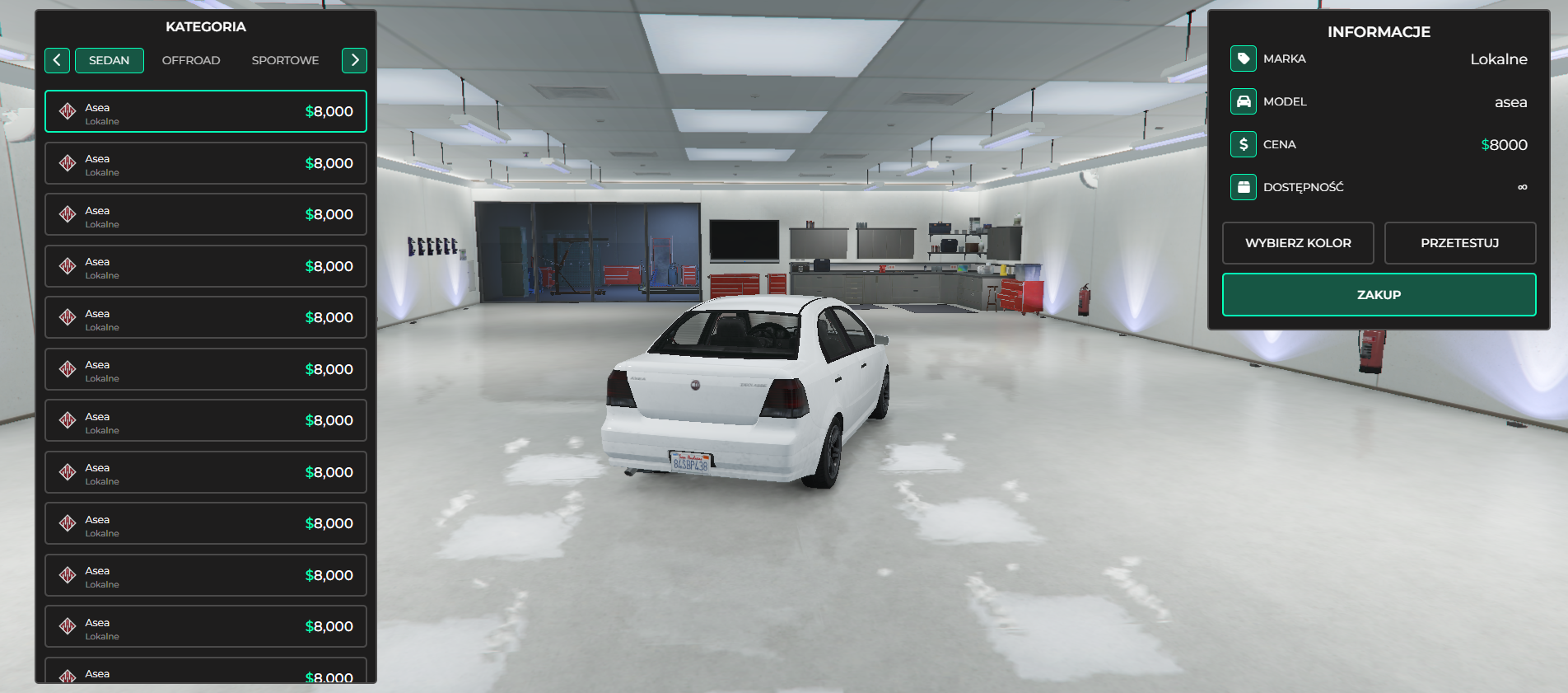Open the WYBIERZ KOLOR color picker

1298,243
